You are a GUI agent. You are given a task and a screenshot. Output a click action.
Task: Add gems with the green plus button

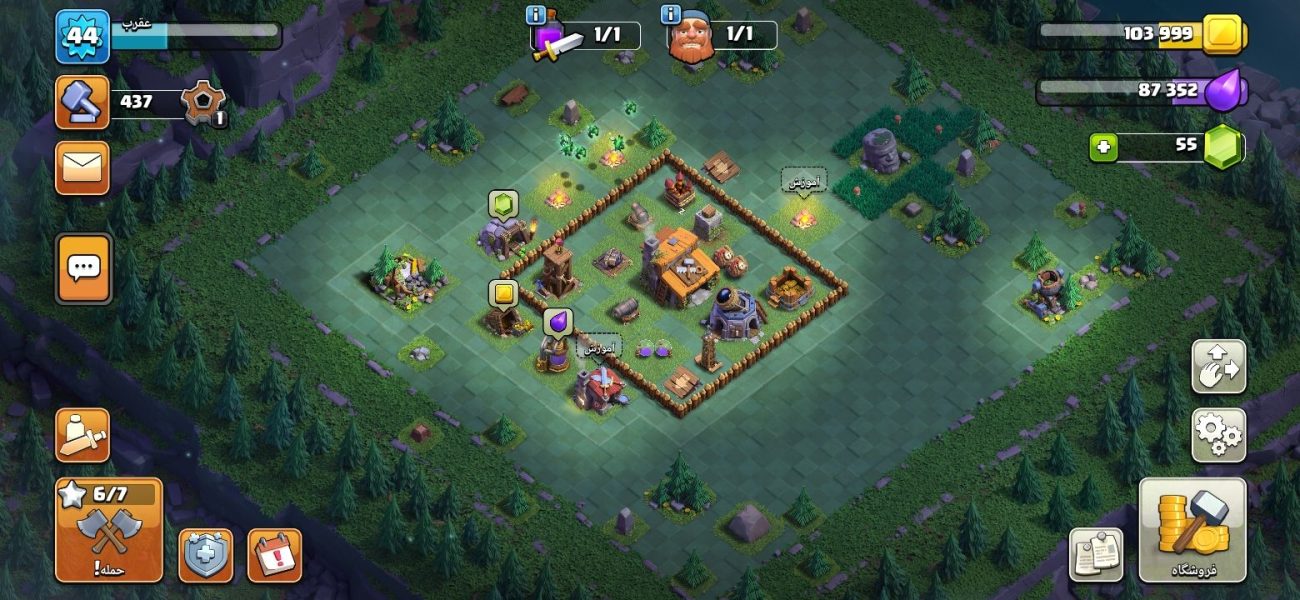pyautogui.click(x=1103, y=148)
